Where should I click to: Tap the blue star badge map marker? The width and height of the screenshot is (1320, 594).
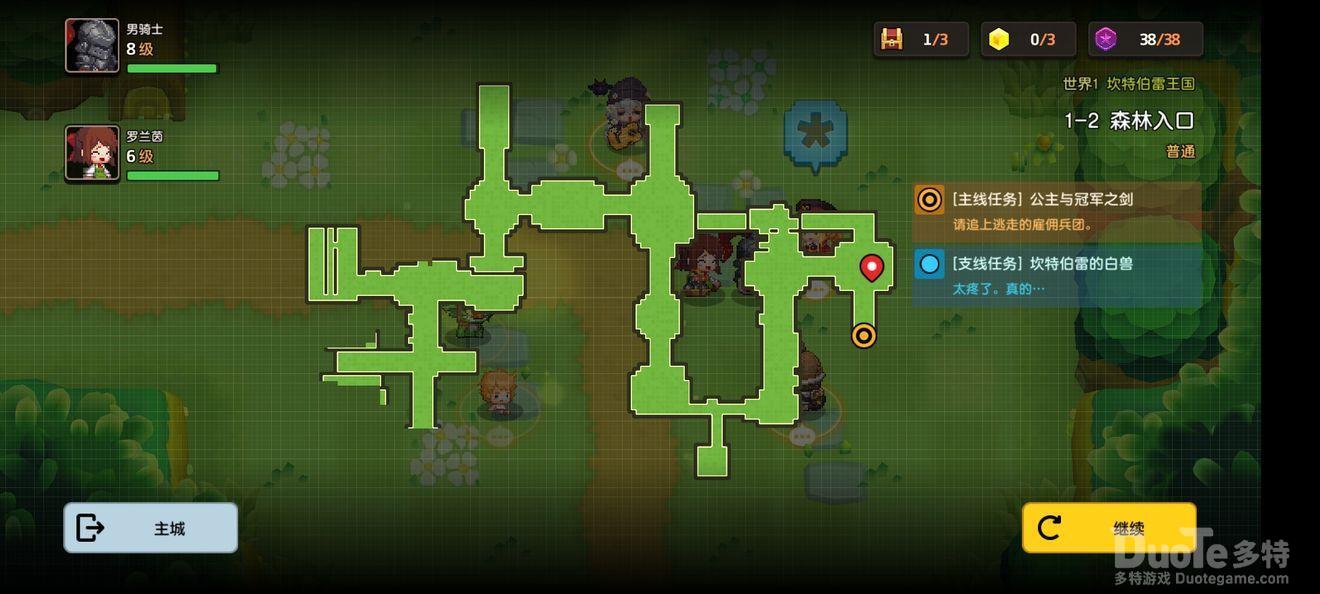coord(815,131)
